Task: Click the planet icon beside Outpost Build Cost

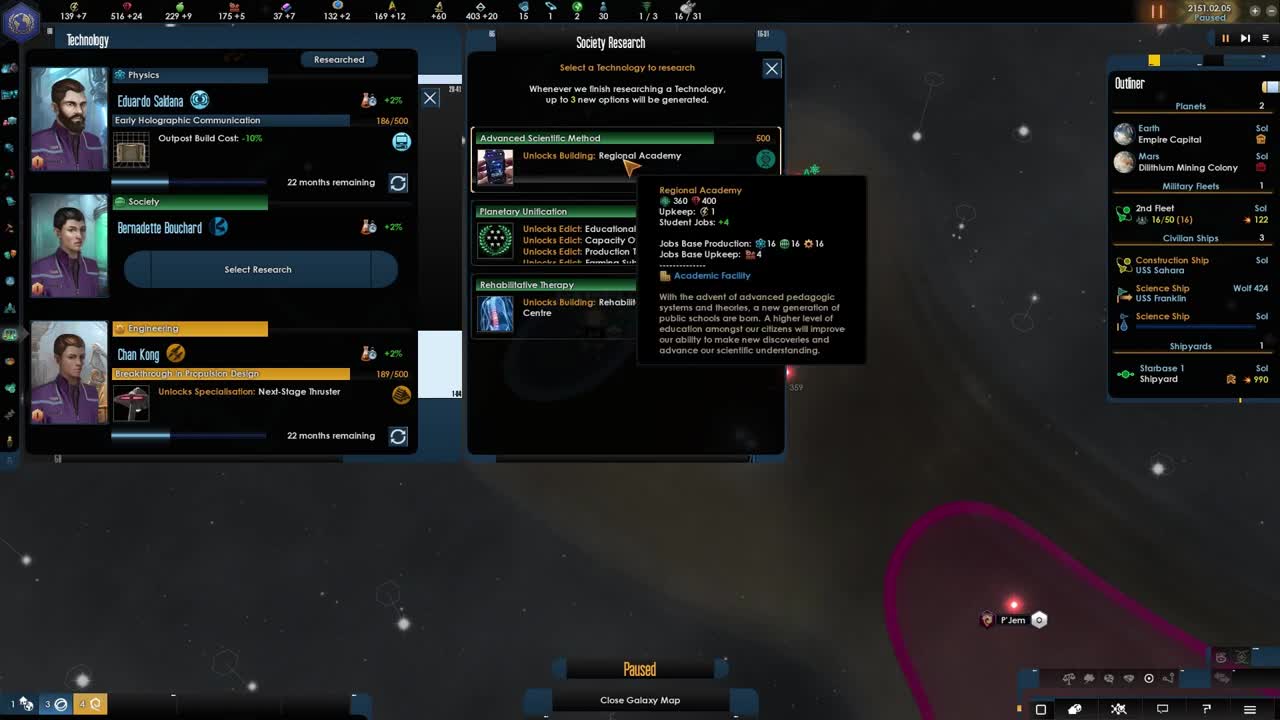Action: click(401, 142)
